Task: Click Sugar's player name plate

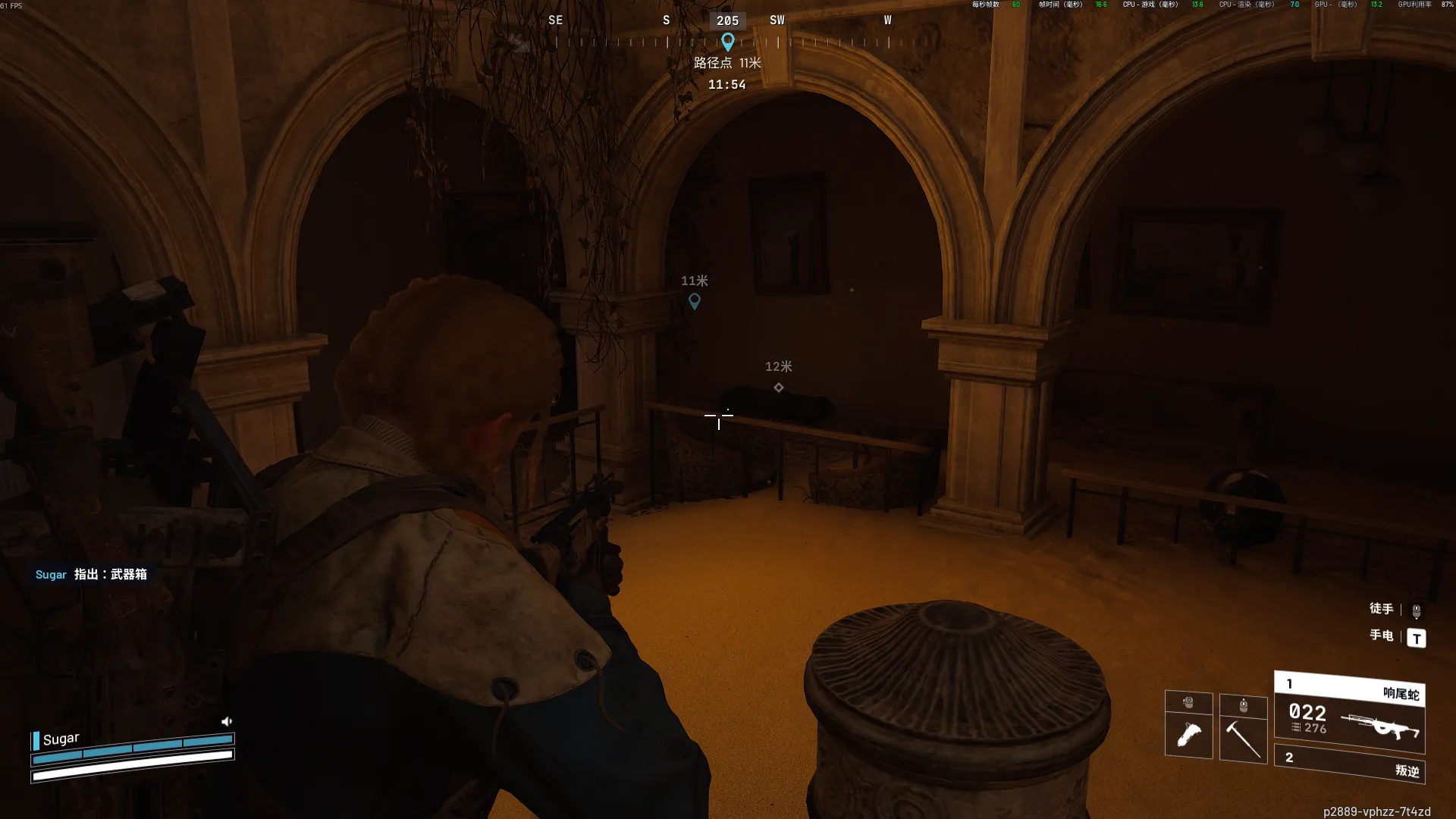Action: [x=61, y=739]
